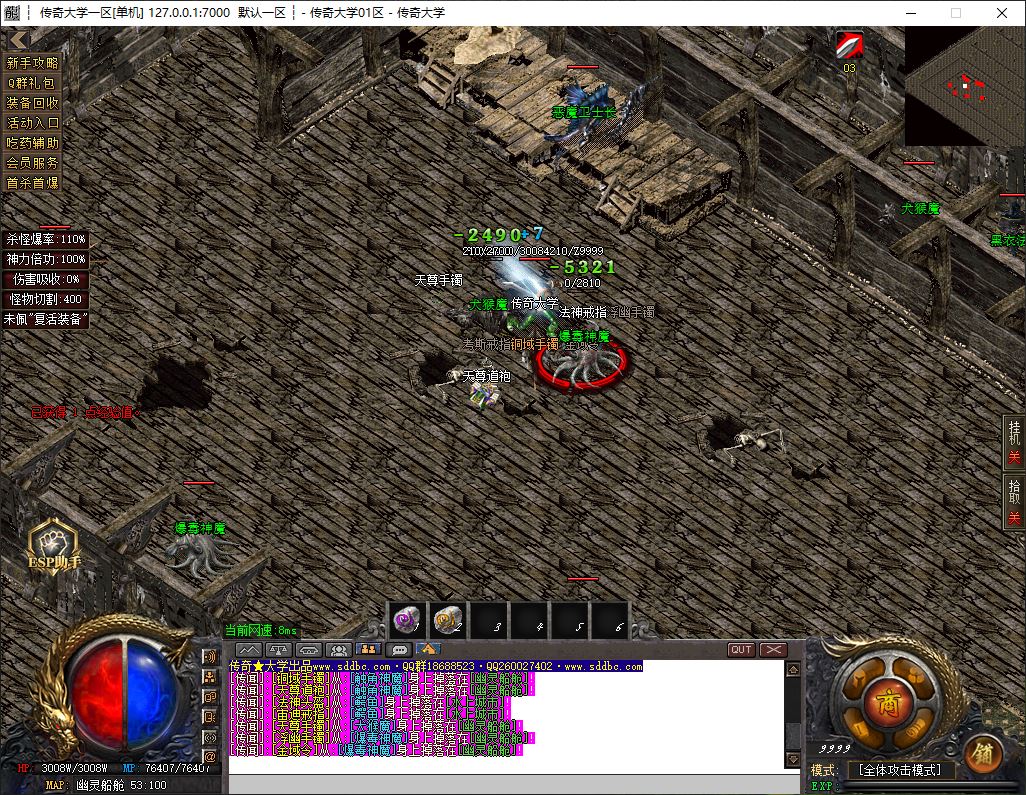Image resolution: width=1026 pixels, height=795 pixels.
Task: Collapse the left menu with the arrow button
Action: pyautogui.click(x=17, y=39)
